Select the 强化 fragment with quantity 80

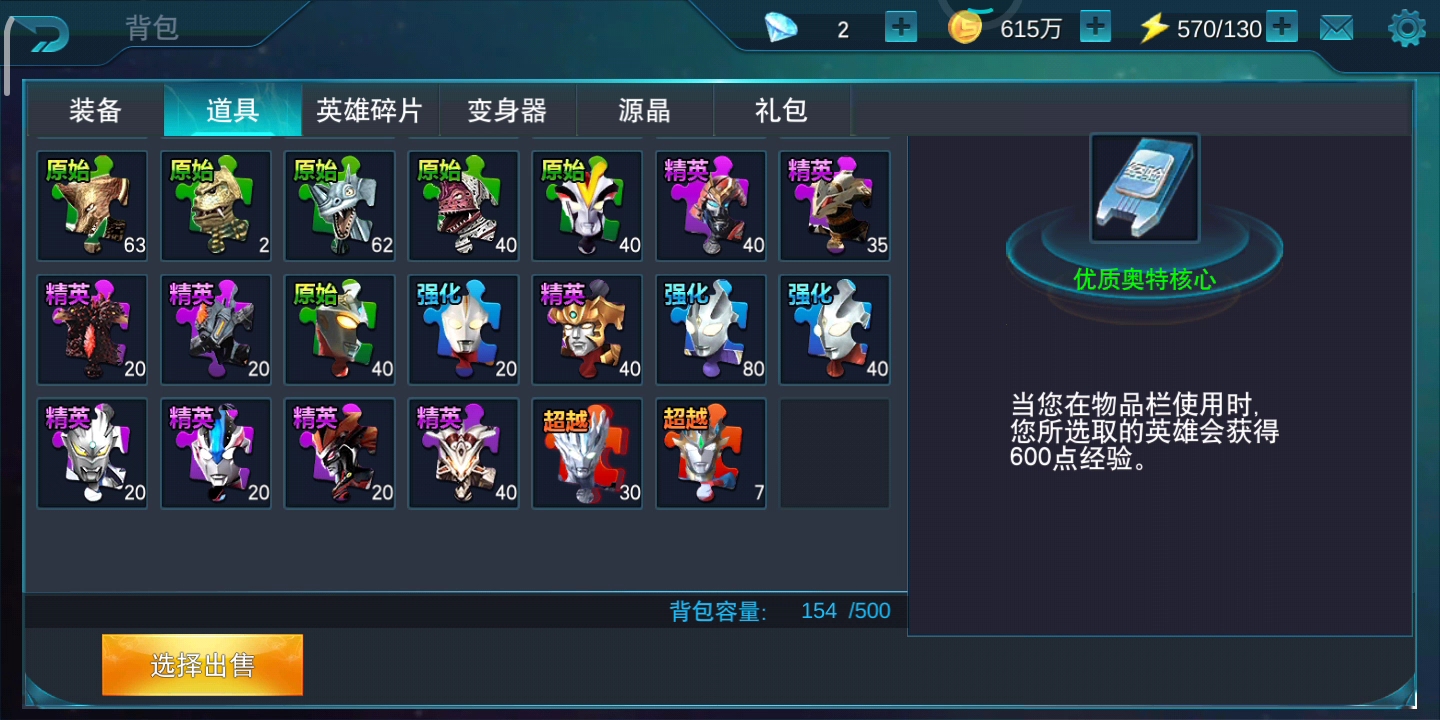(711, 329)
